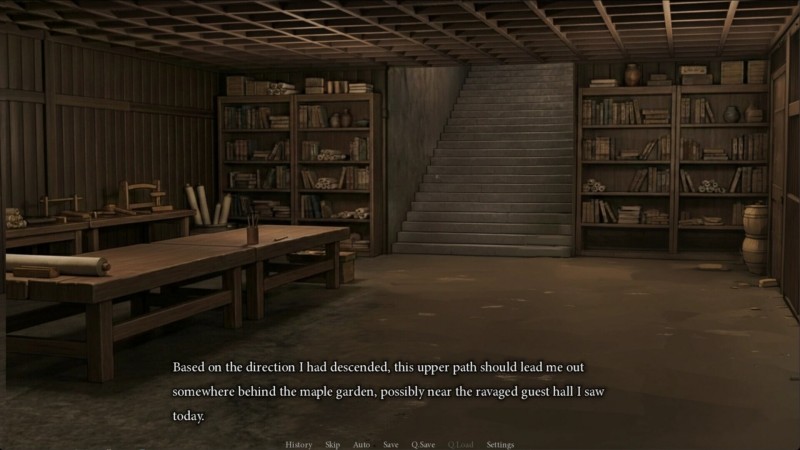This screenshot has height=450, width=800.
Task: Quick load with Q.Load
Action: point(461,444)
